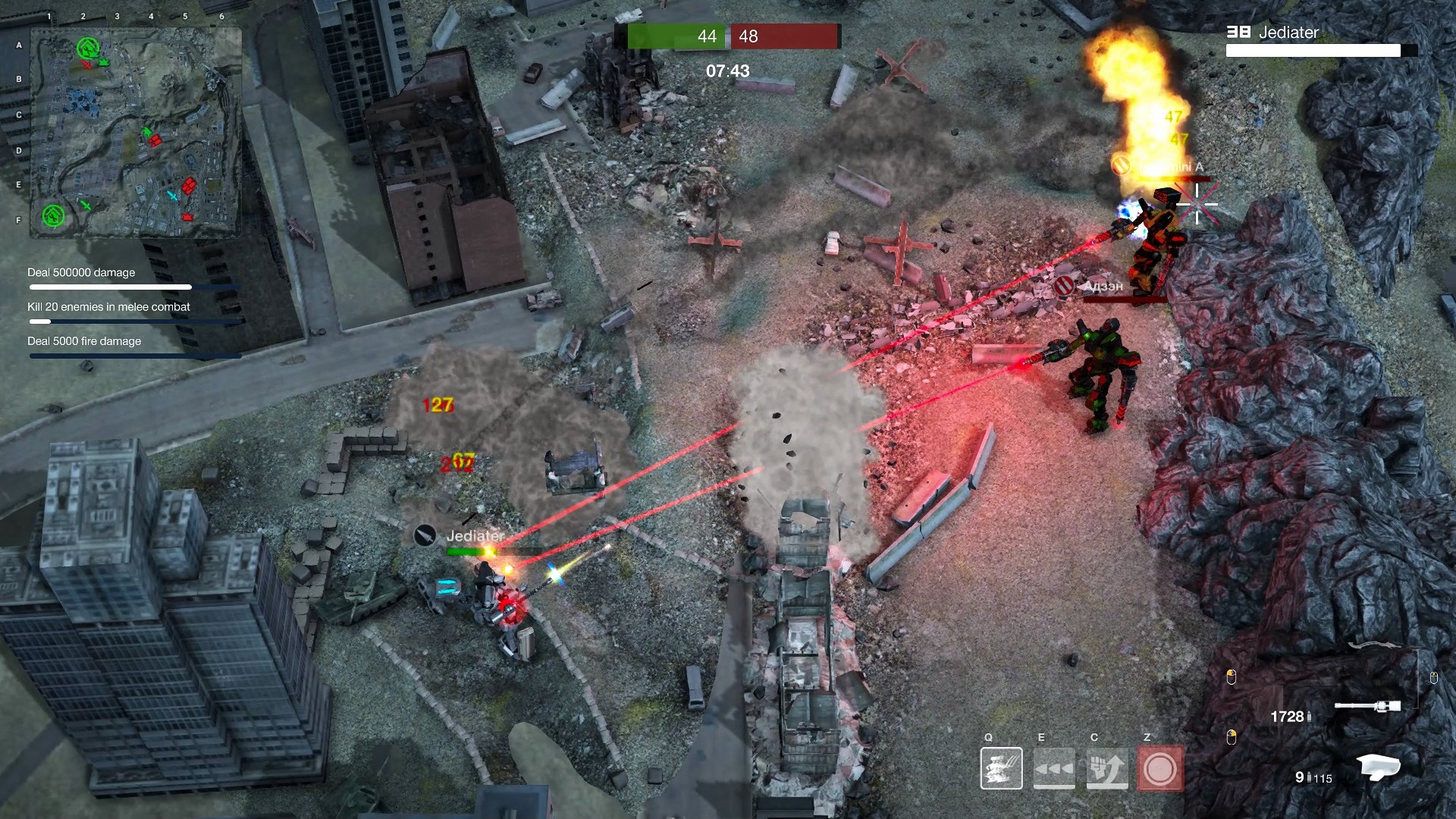Click the 'Deal 5000 fire damage' objective text
Image resolution: width=1456 pixels, height=819 pixels.
[83, 341]
